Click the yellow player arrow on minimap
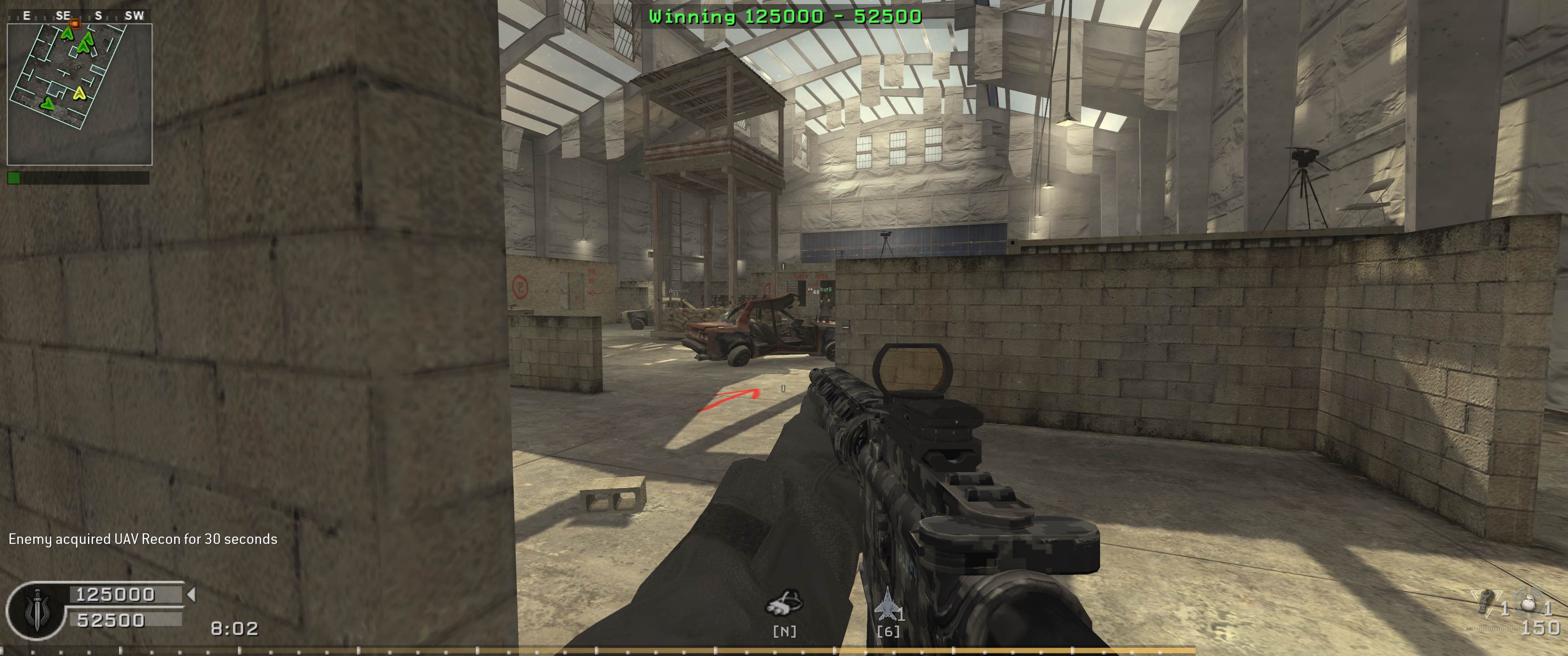Image resolution: width=1568 pixels, height=656 pixels. click(x=79, y=93)
